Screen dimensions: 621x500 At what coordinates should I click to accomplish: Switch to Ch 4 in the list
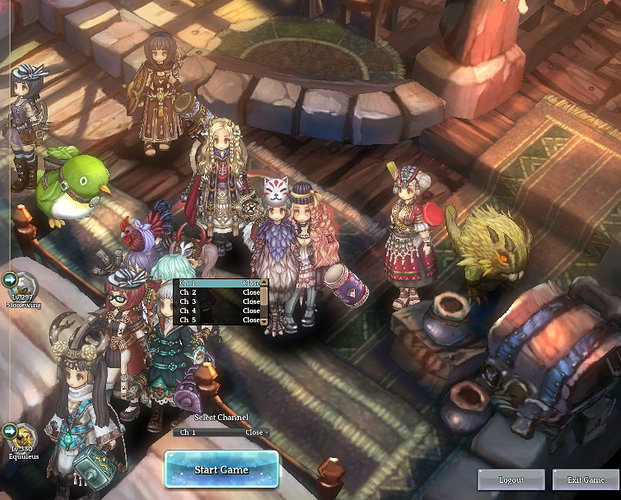click(210, 311)
